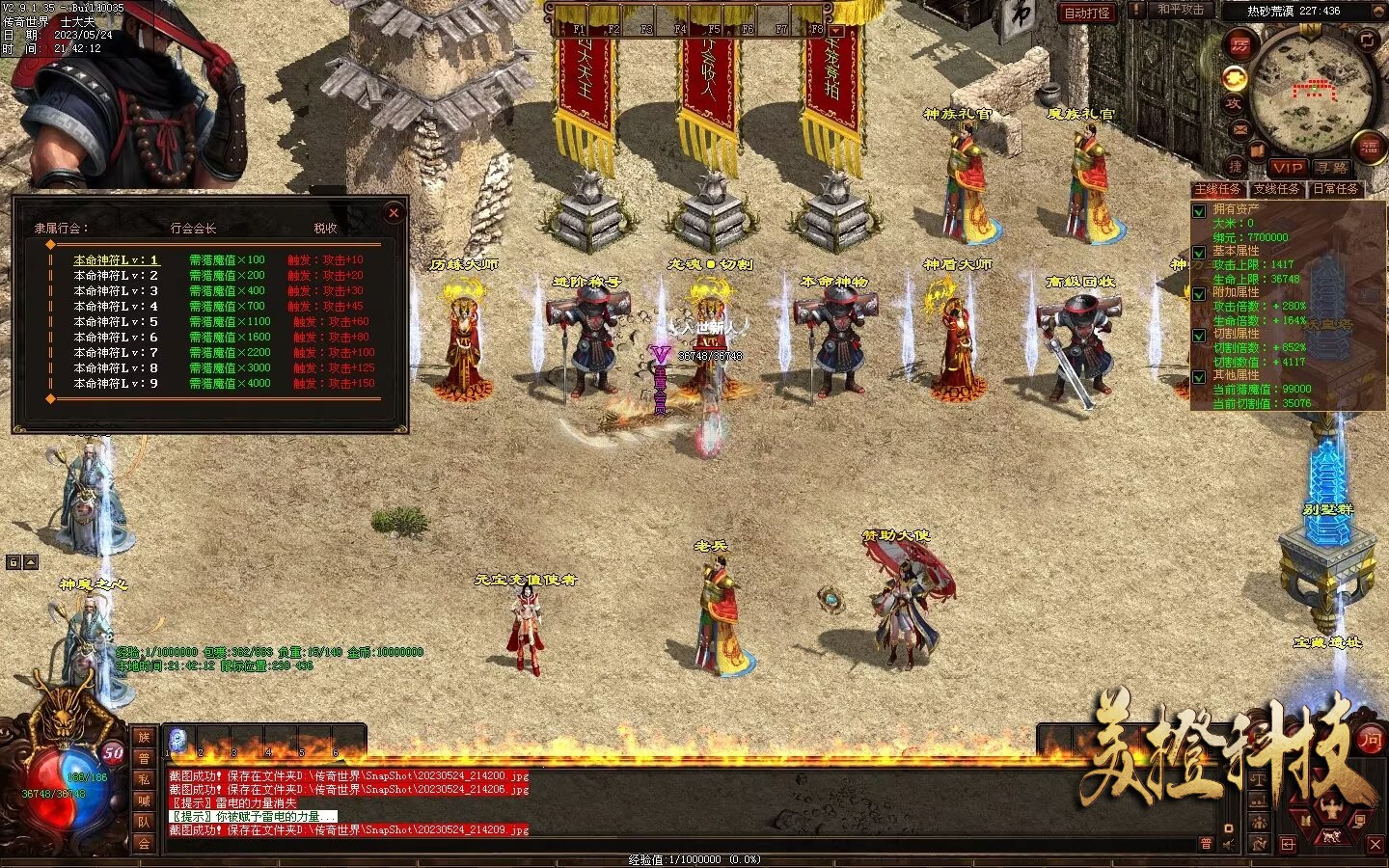1389x868 pixels.
Task: Open the red 福 welfare icon
Action: (1370, 147)
